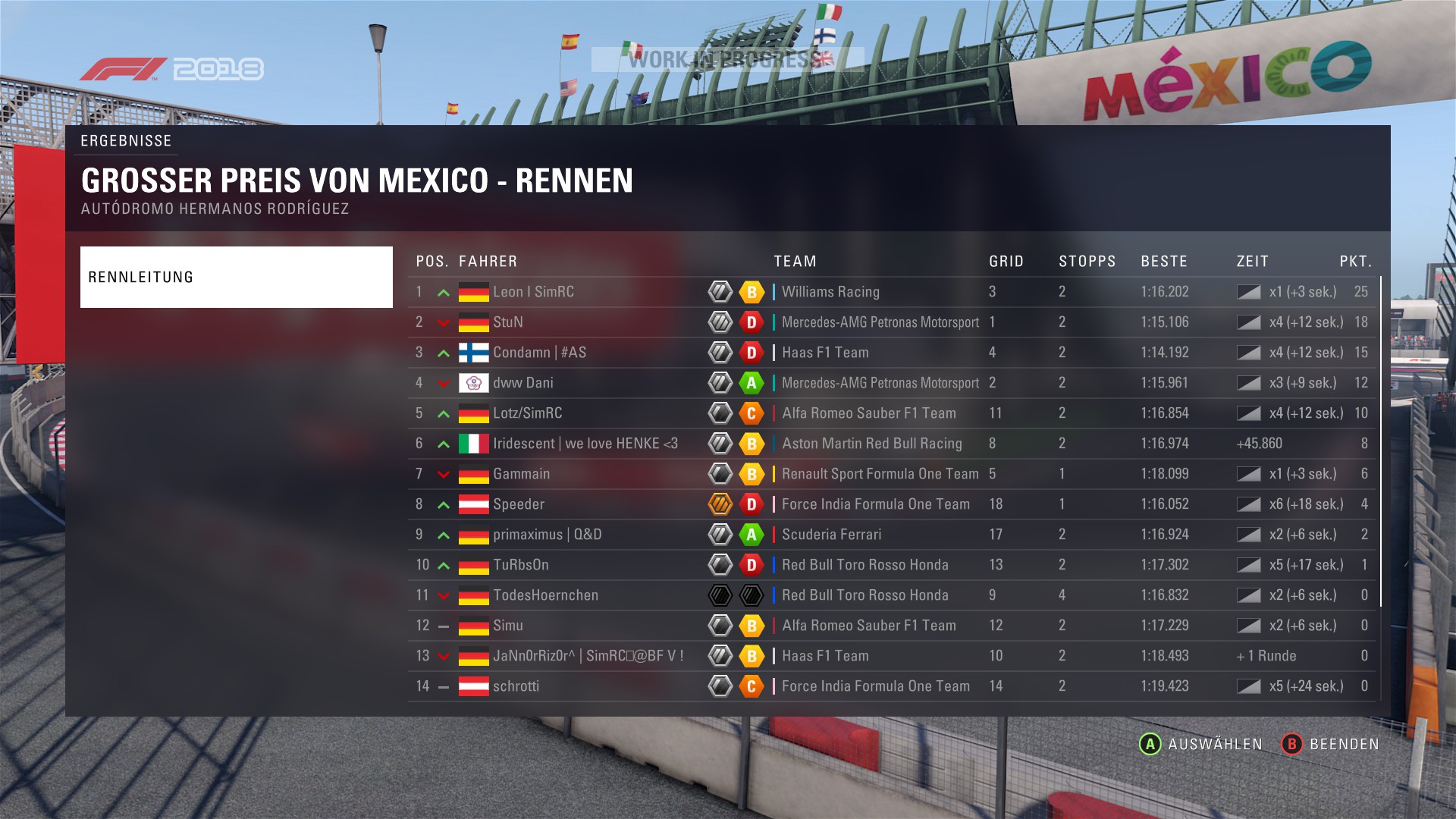
Task: Select dww Dani result row
Action: (x=523, y=383)
